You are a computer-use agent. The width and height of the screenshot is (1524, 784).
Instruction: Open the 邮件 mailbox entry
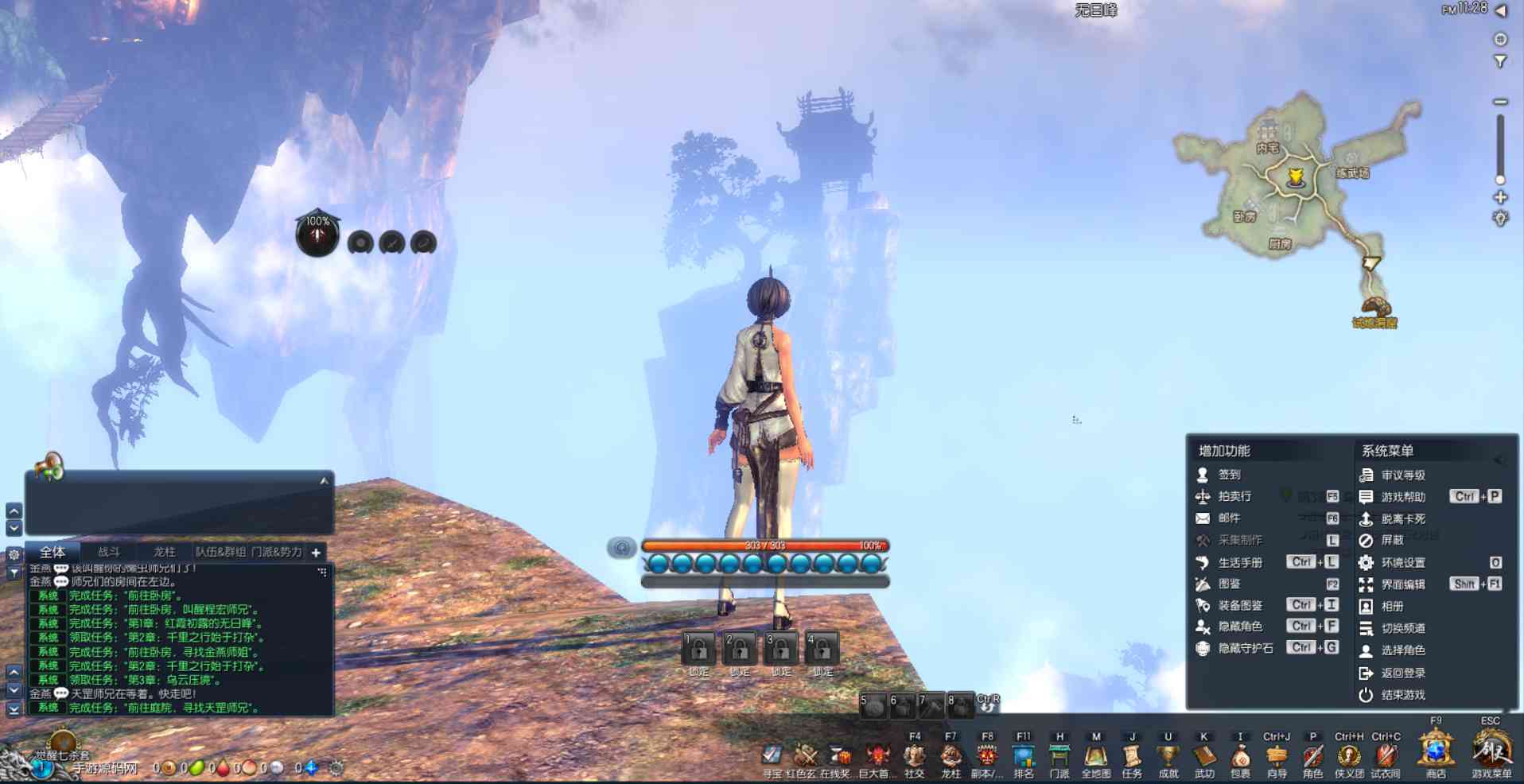click(x=1229, y=518)
